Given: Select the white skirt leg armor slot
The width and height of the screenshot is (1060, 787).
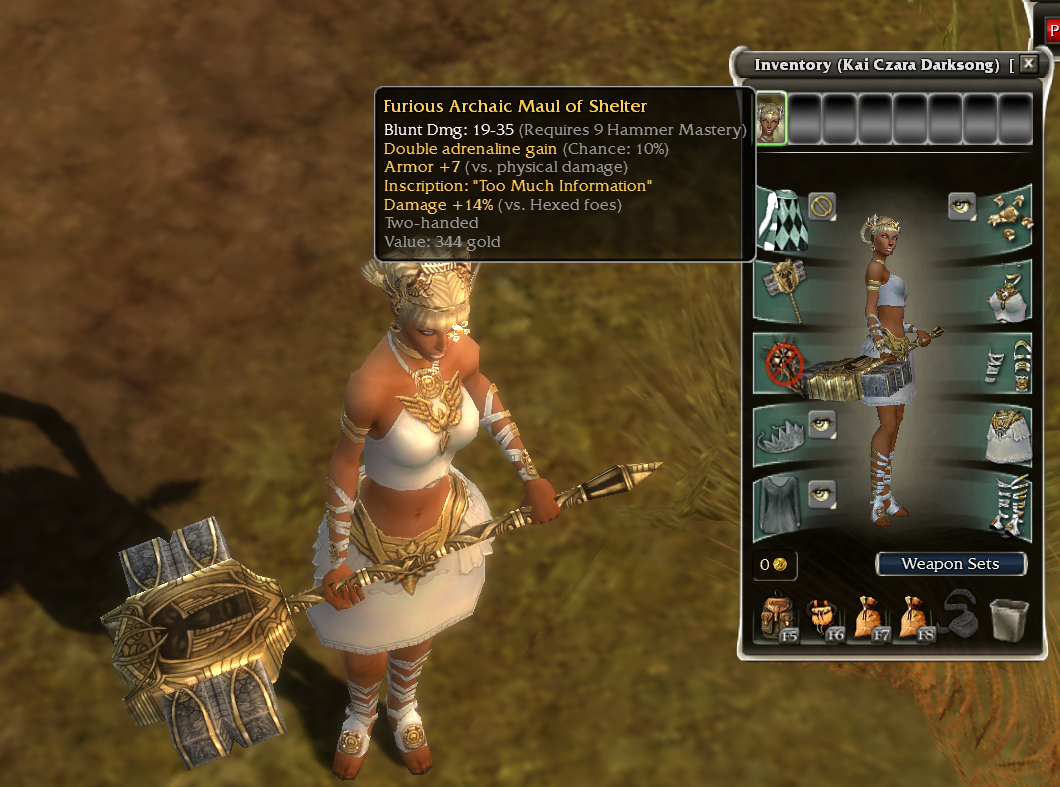Looking at the screenshot, I should point(1006,437).
